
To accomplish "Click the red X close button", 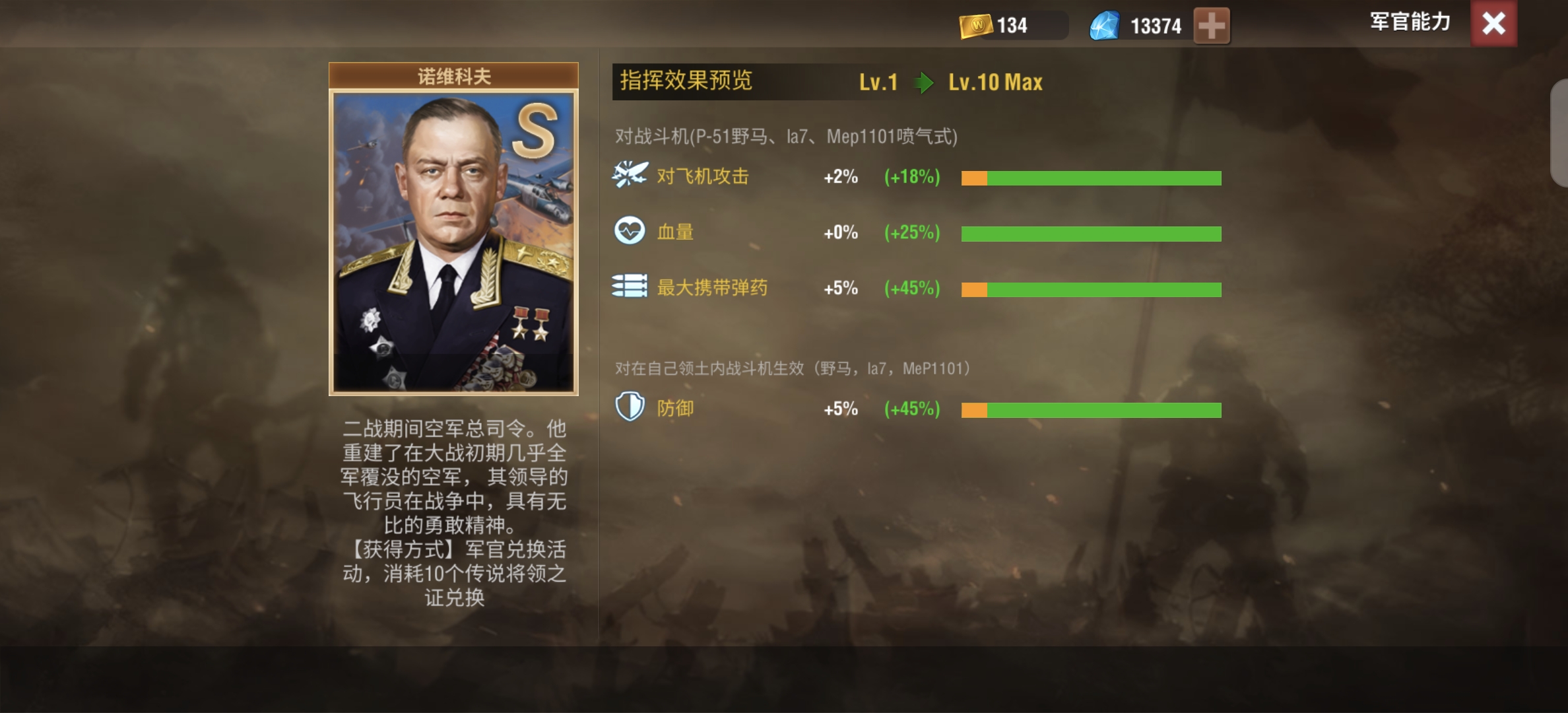I will pyautogui.click(x=1493, y=24).
